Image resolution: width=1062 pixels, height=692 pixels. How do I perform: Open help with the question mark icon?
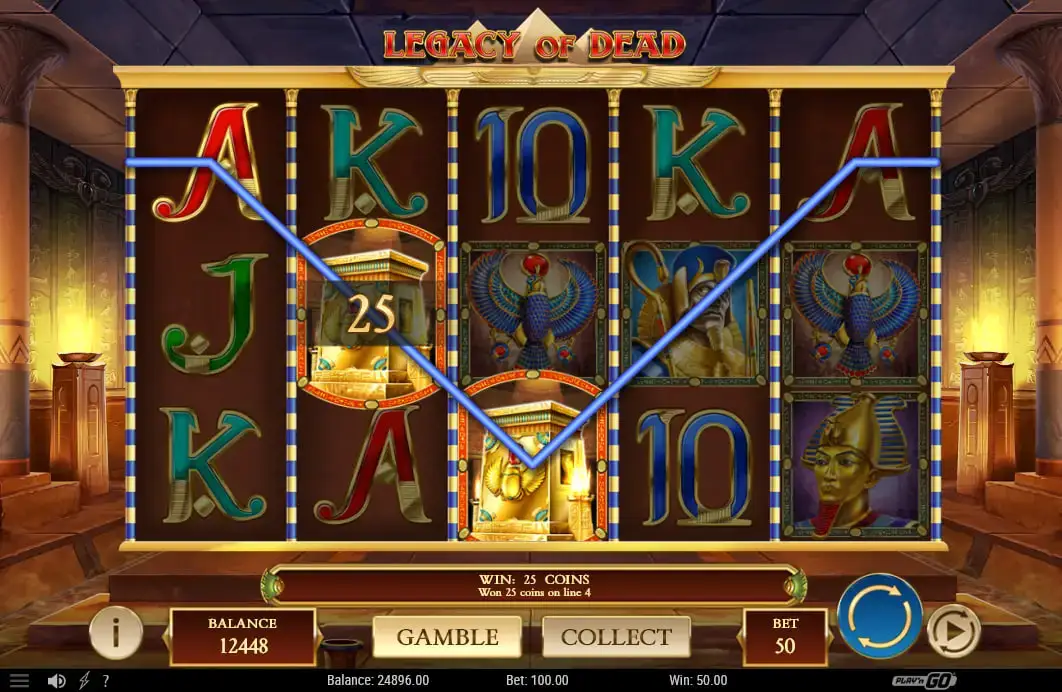[106, 680]
